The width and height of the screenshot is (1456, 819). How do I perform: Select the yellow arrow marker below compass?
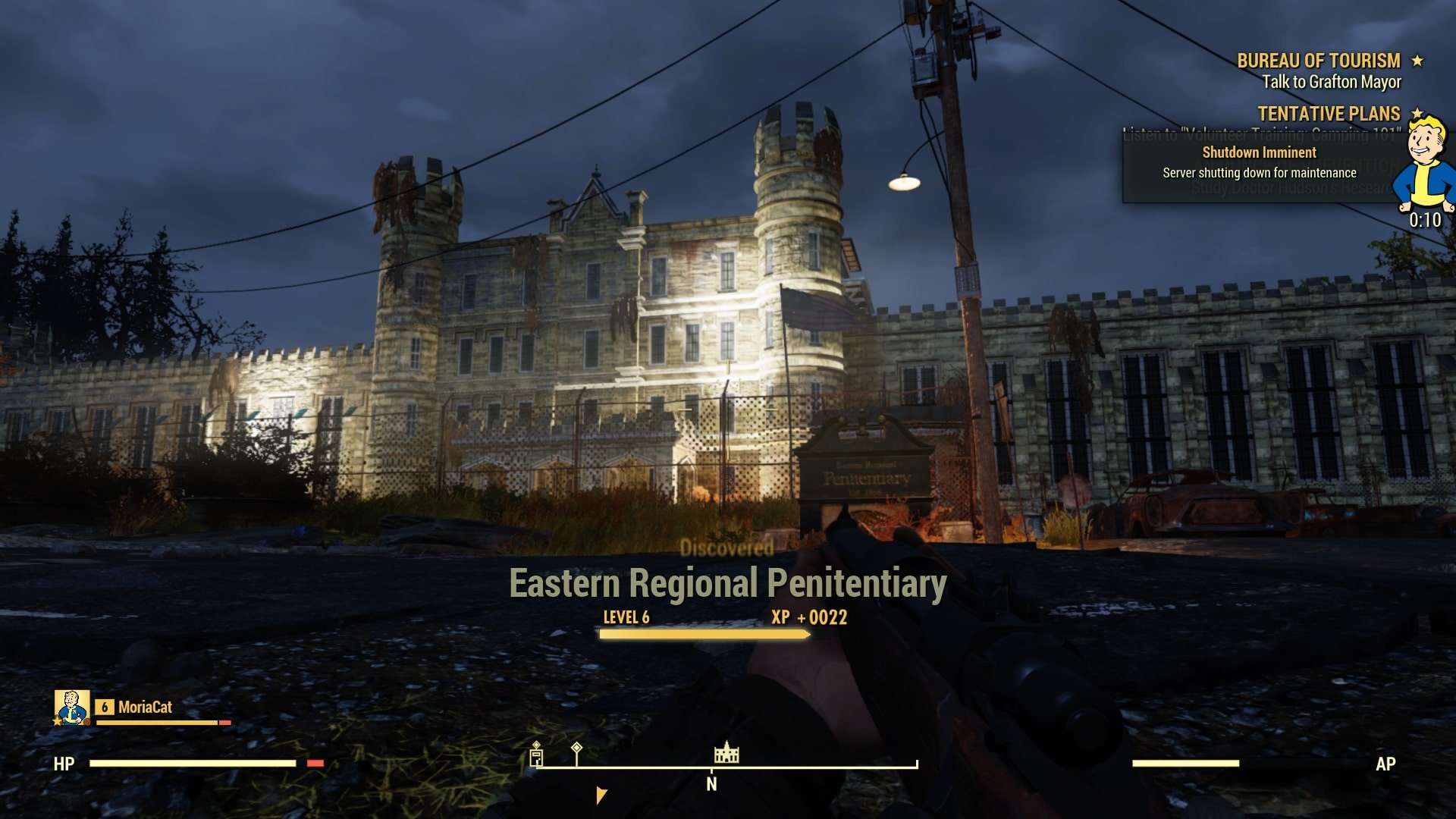[x=601, y=795]
